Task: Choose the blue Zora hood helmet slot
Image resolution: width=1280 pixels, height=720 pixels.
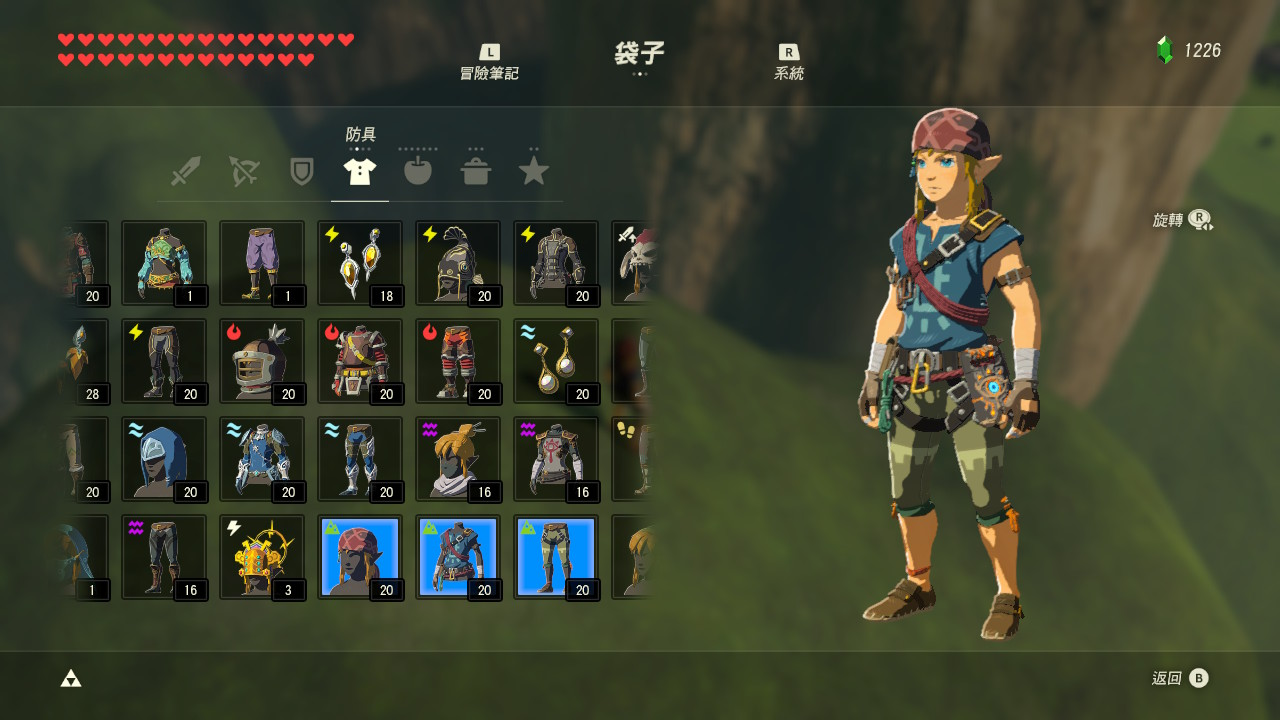Action: click(x=164, y=459)
